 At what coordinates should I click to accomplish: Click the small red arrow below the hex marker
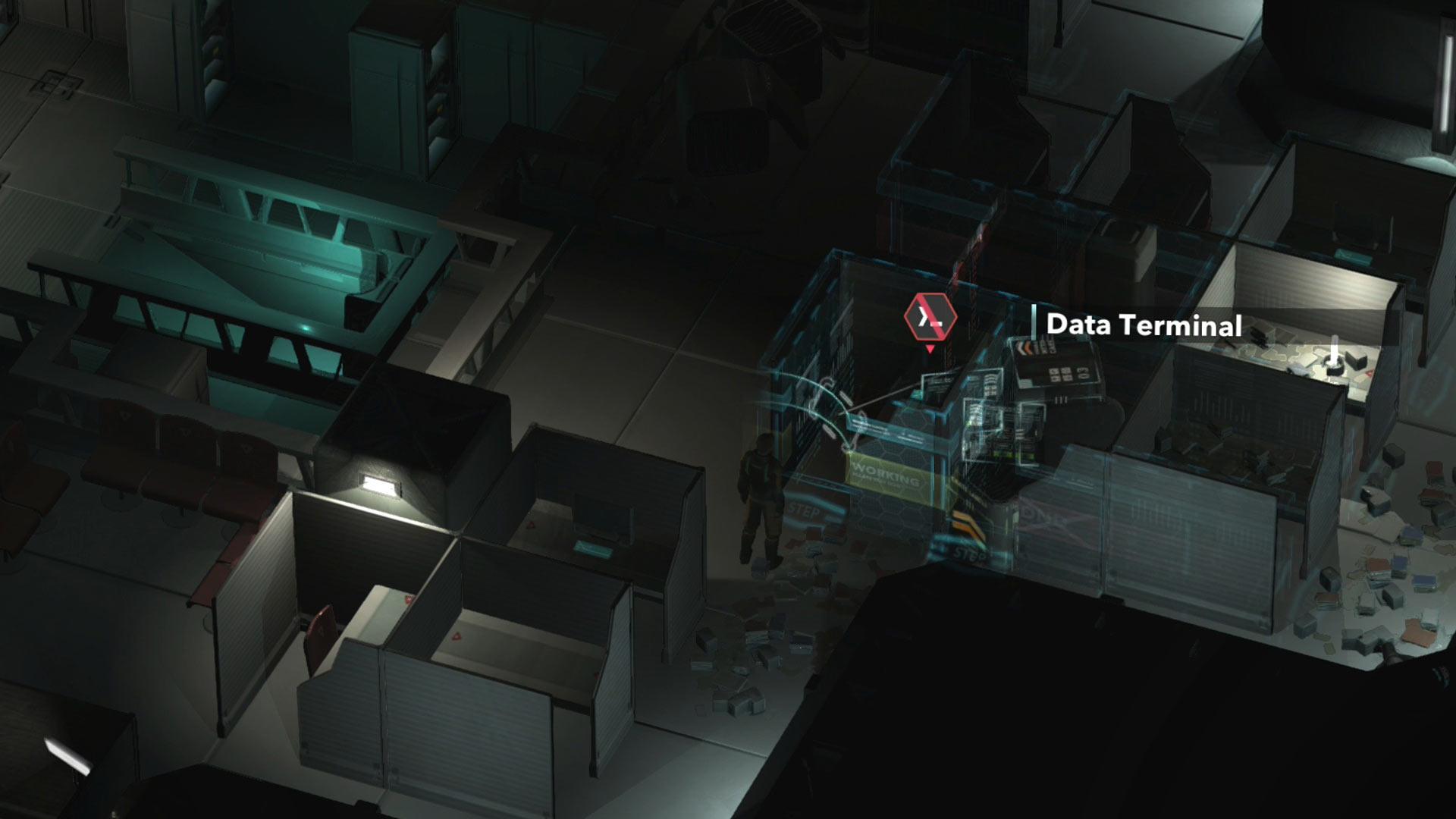[929, 349]
